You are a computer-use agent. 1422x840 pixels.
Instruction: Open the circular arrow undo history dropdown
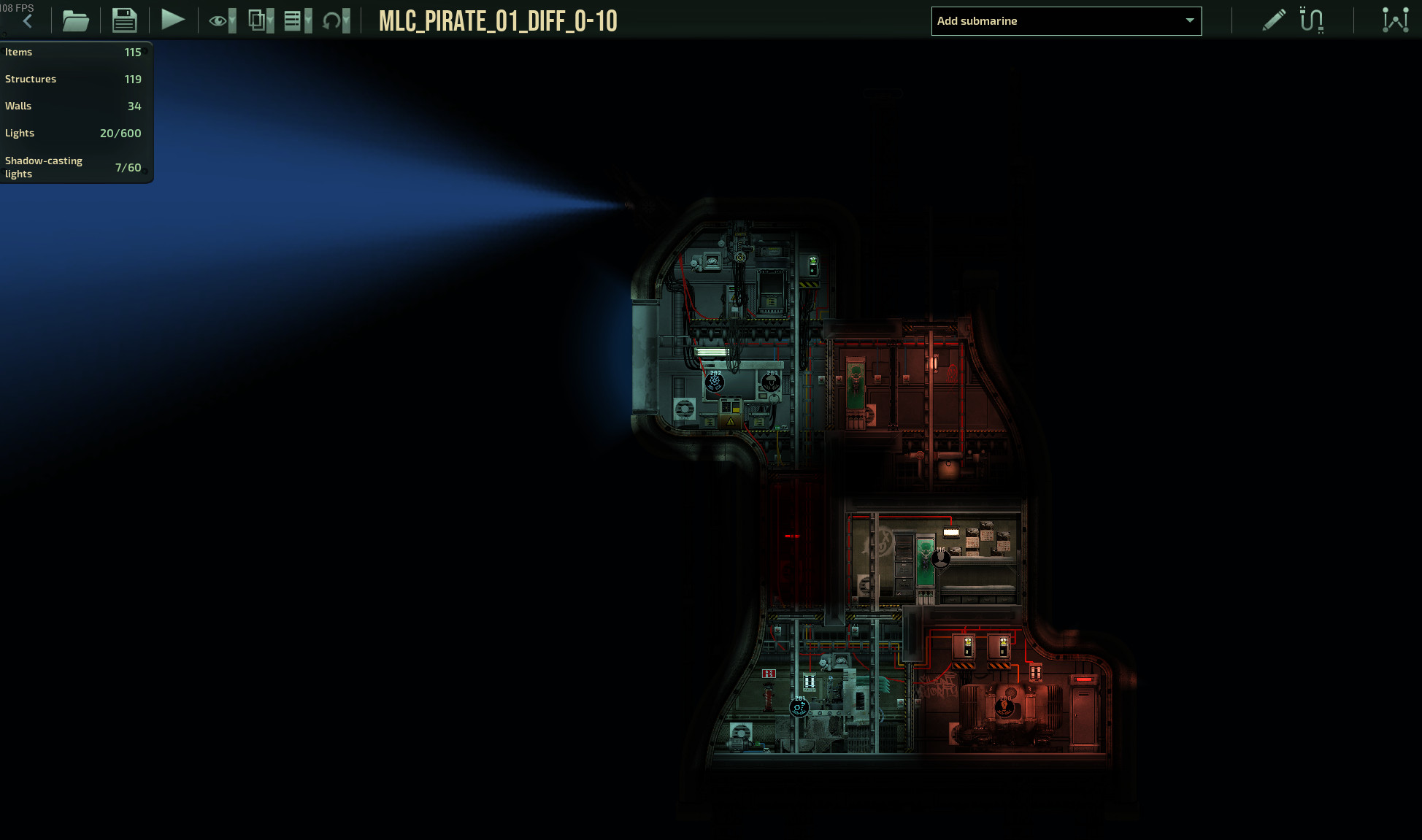(336, 20)
